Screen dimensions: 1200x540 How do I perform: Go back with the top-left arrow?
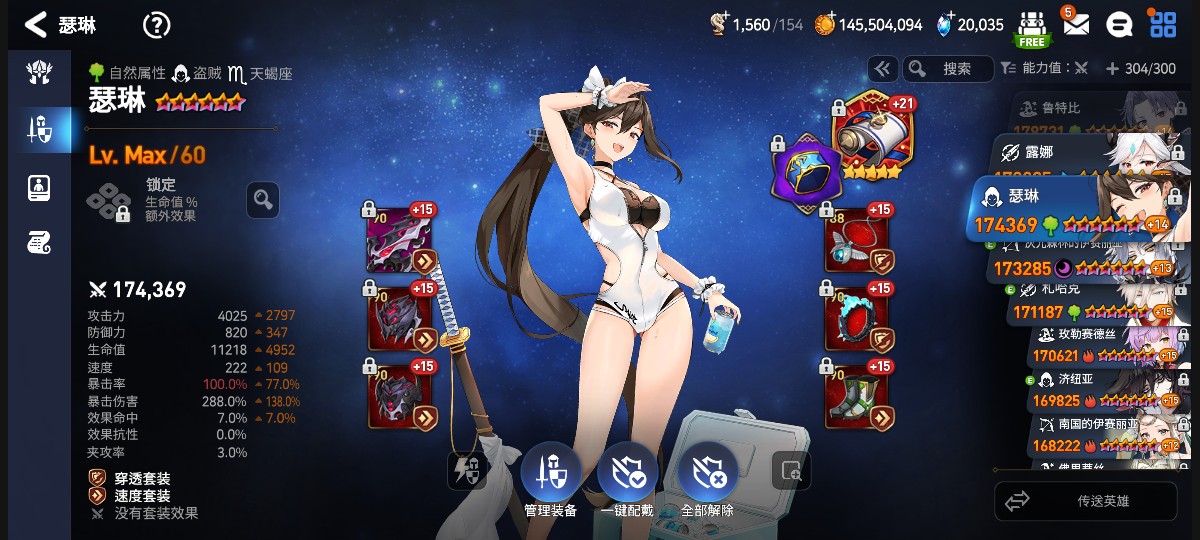(36, 25)
